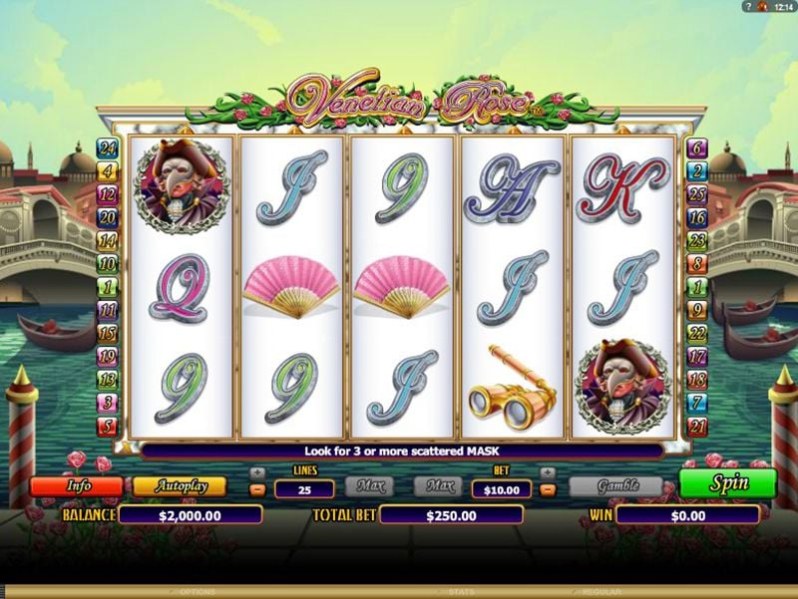
Task: Raise the bet amount with plus
Action: (x=547, y=472)
